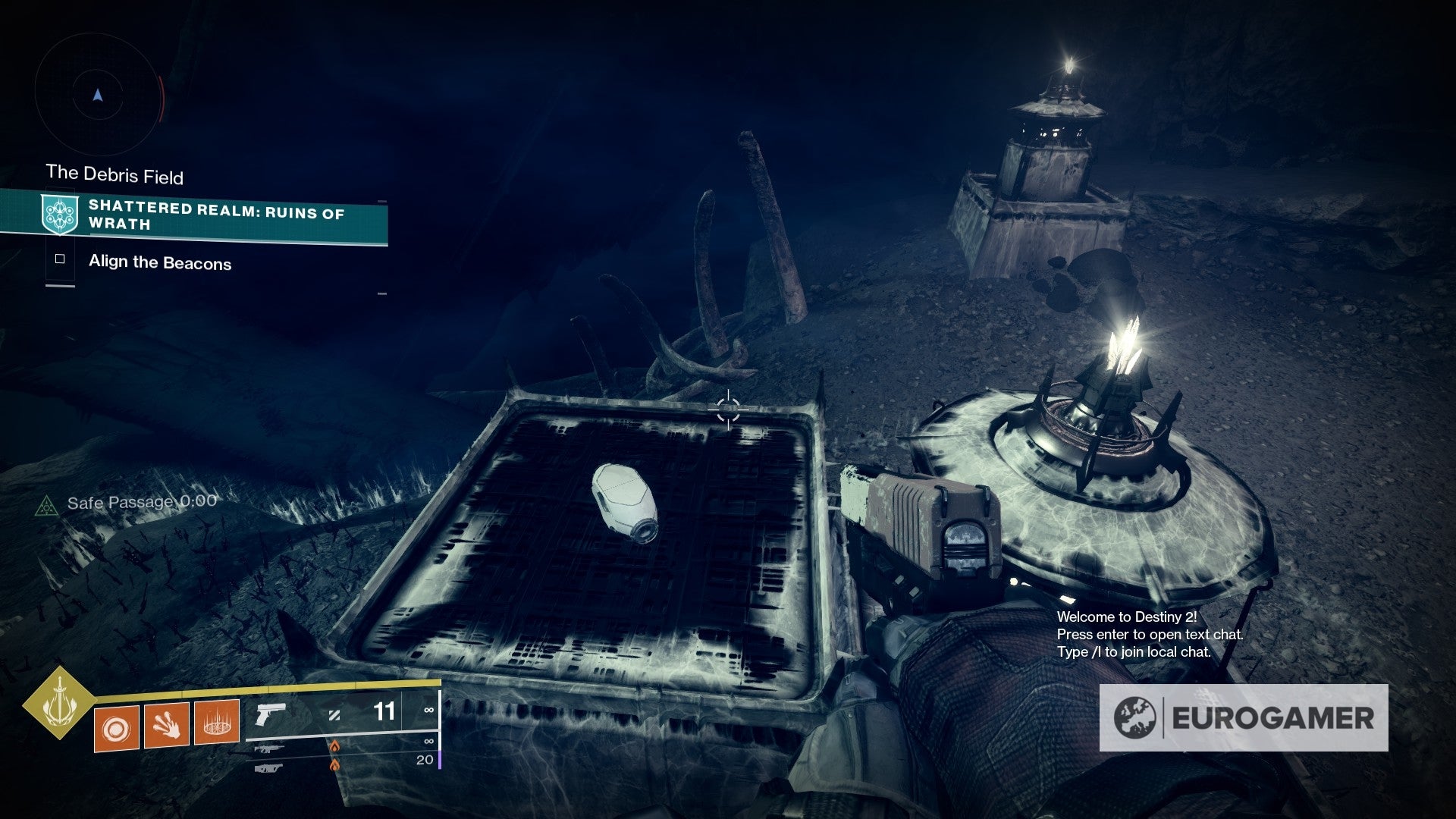
Task: Select the Shattered Realm: Ruins of Wrath banner
Action: click(x=215, y=215)
